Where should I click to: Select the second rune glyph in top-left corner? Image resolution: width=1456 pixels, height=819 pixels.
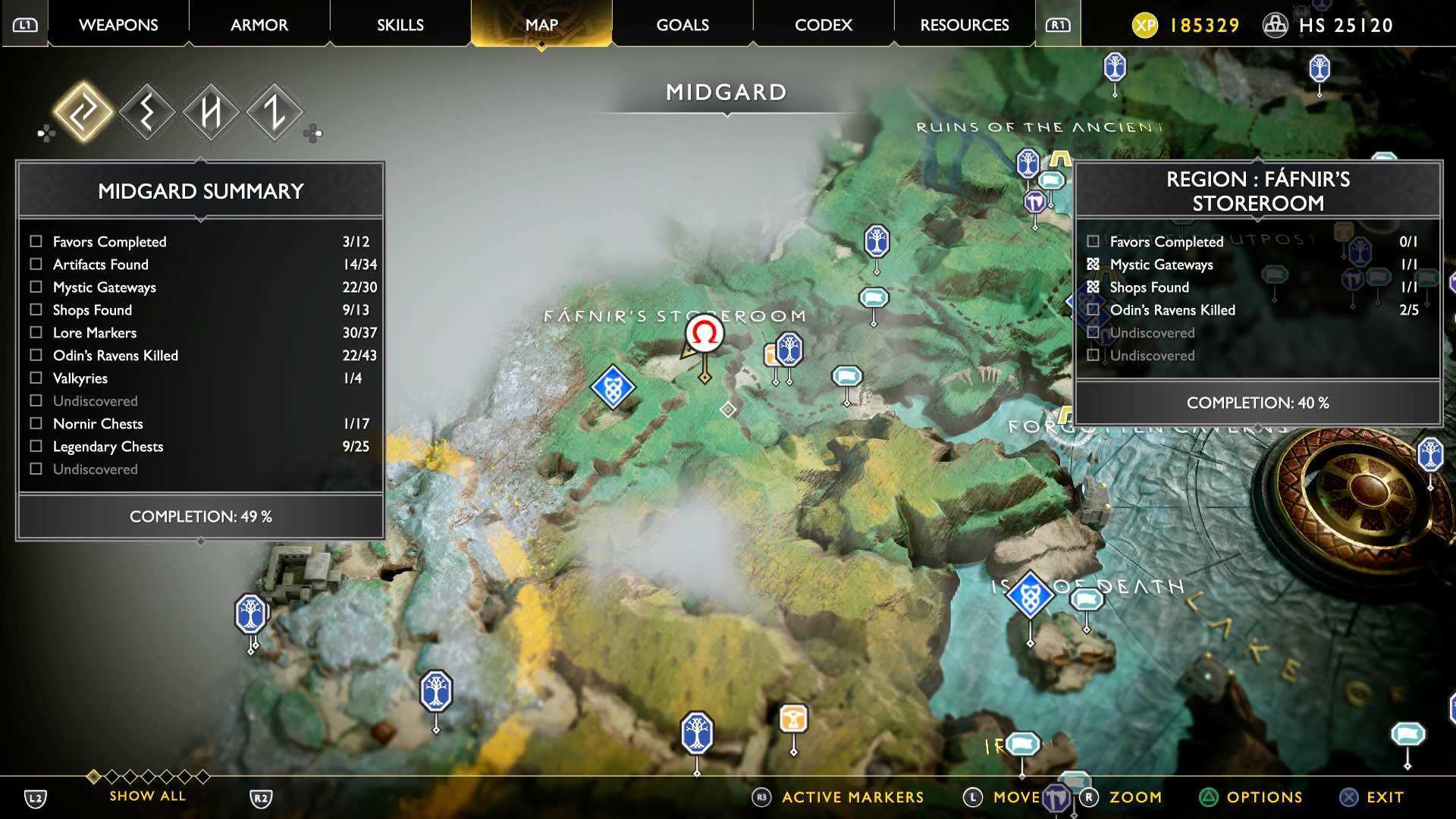146,111
